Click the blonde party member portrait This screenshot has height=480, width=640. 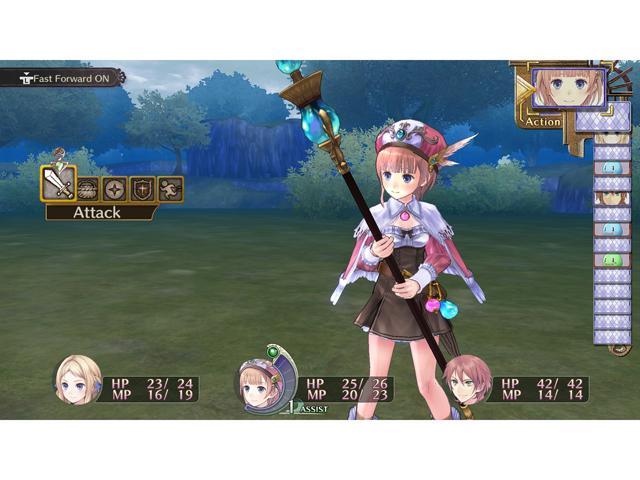point(77,381)
